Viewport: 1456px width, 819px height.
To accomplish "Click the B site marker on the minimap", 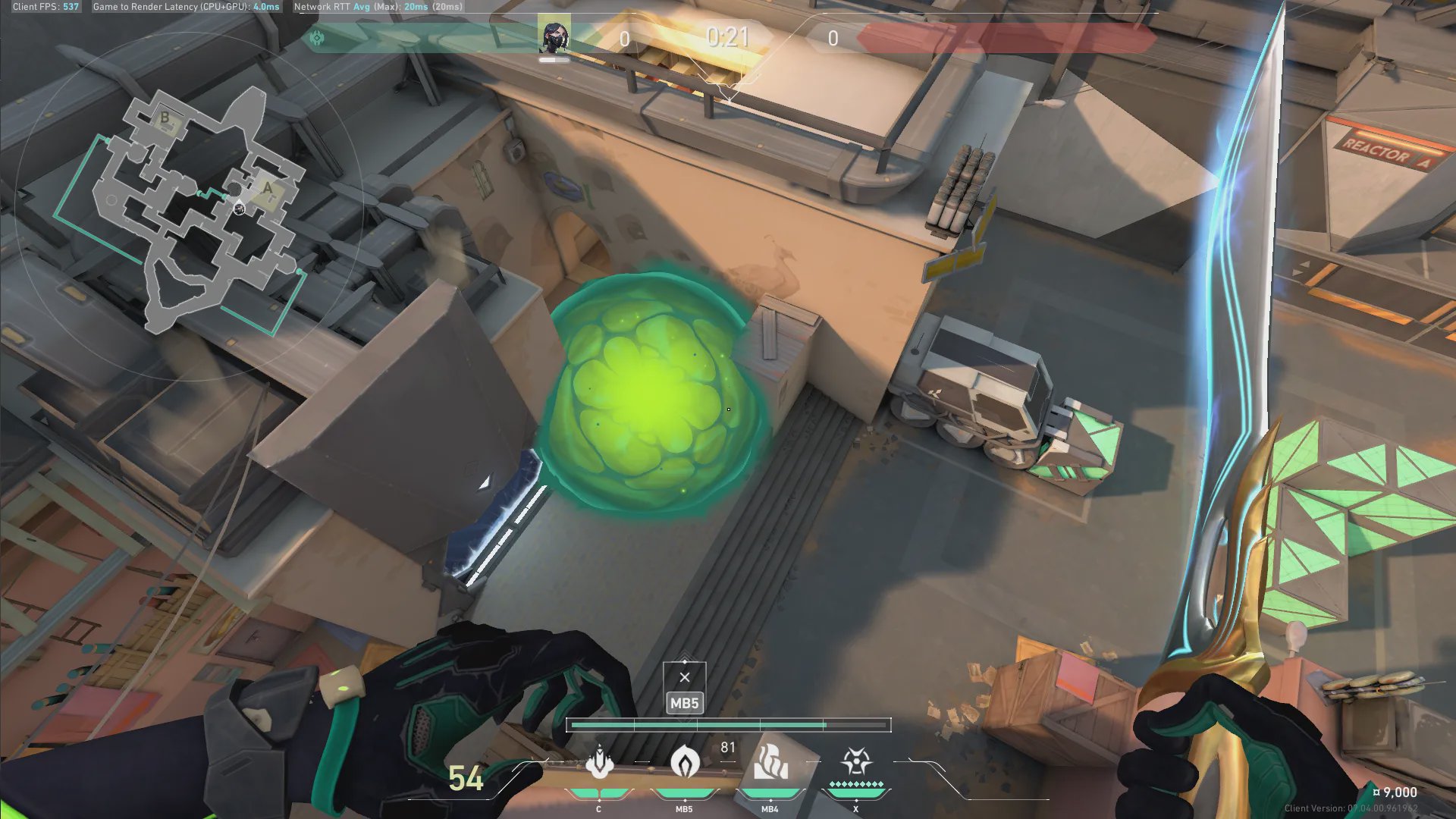I will coord(165,118).
